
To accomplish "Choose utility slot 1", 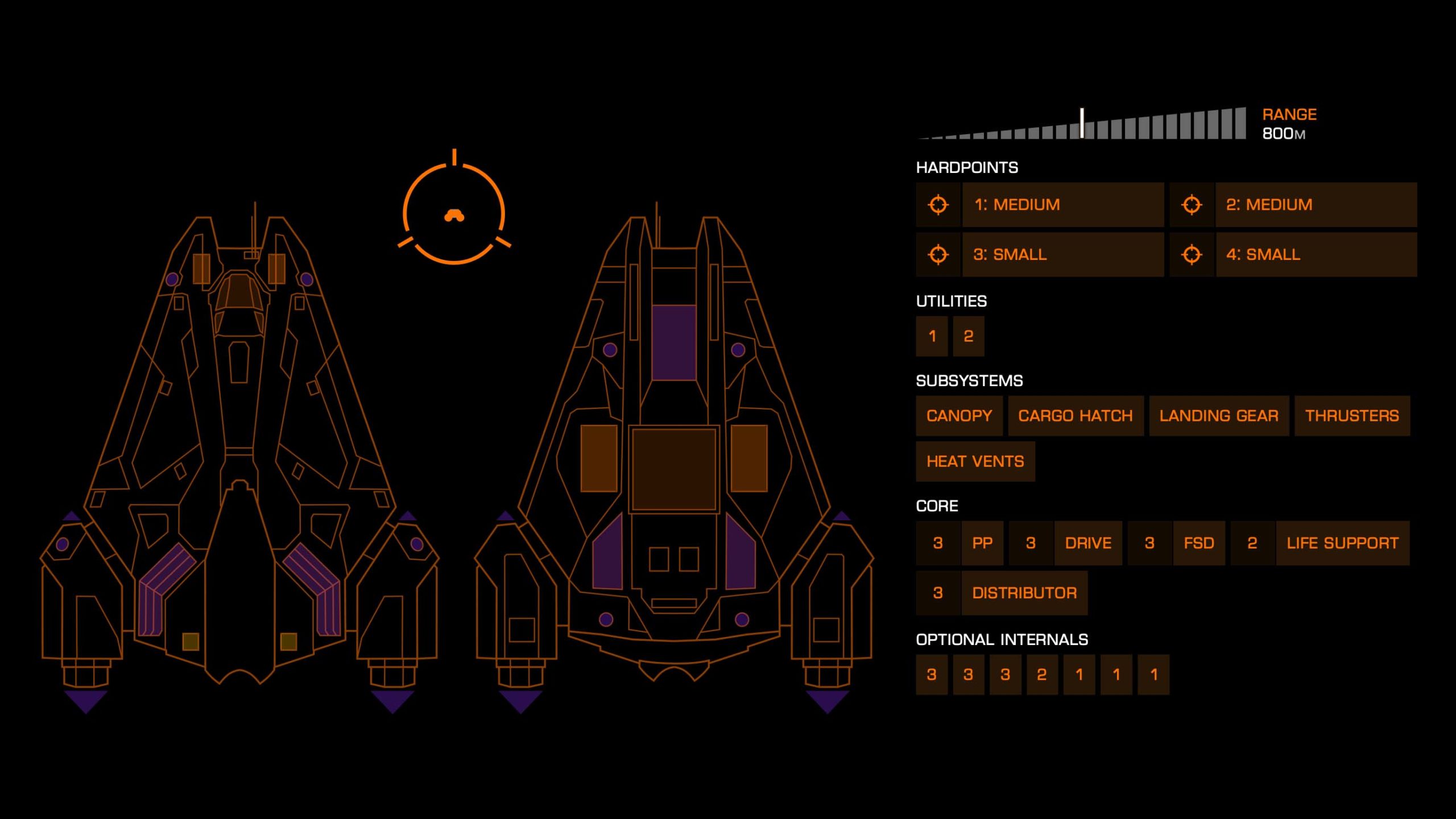I will coord(932,336).
